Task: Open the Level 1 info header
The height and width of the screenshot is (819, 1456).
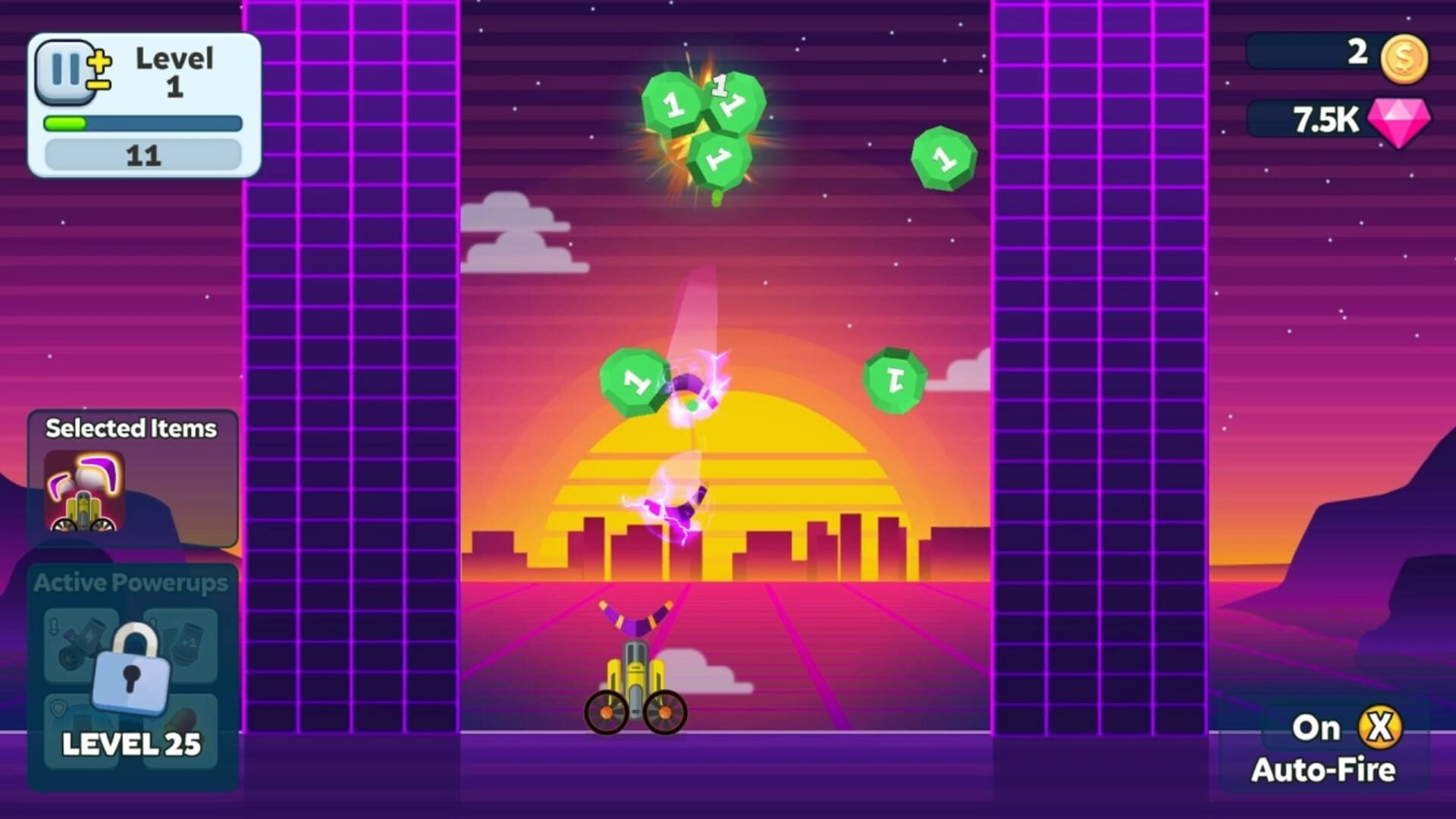Action: point(173,72)
